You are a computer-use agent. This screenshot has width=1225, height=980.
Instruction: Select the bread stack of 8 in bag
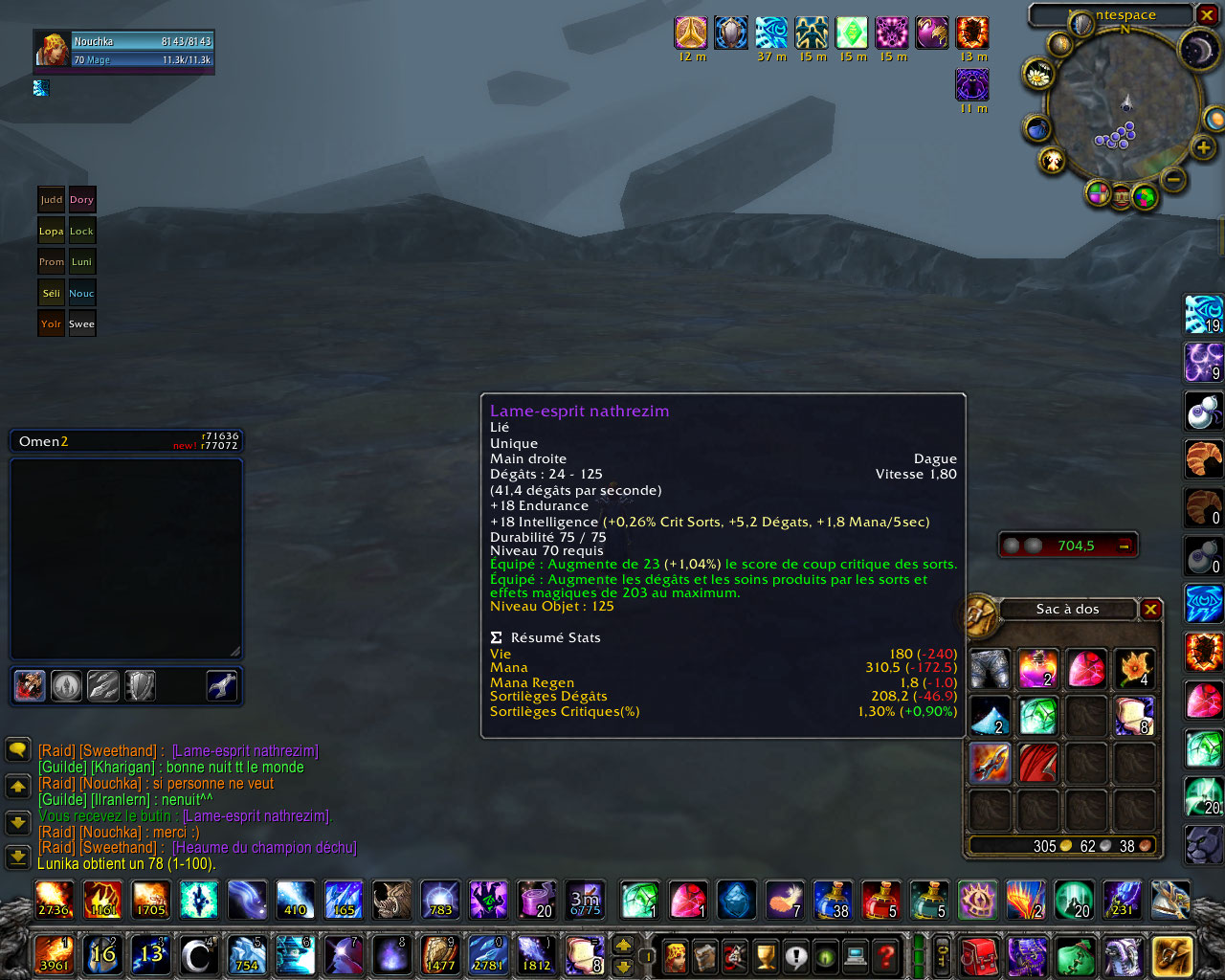(x=1134, y=715)
